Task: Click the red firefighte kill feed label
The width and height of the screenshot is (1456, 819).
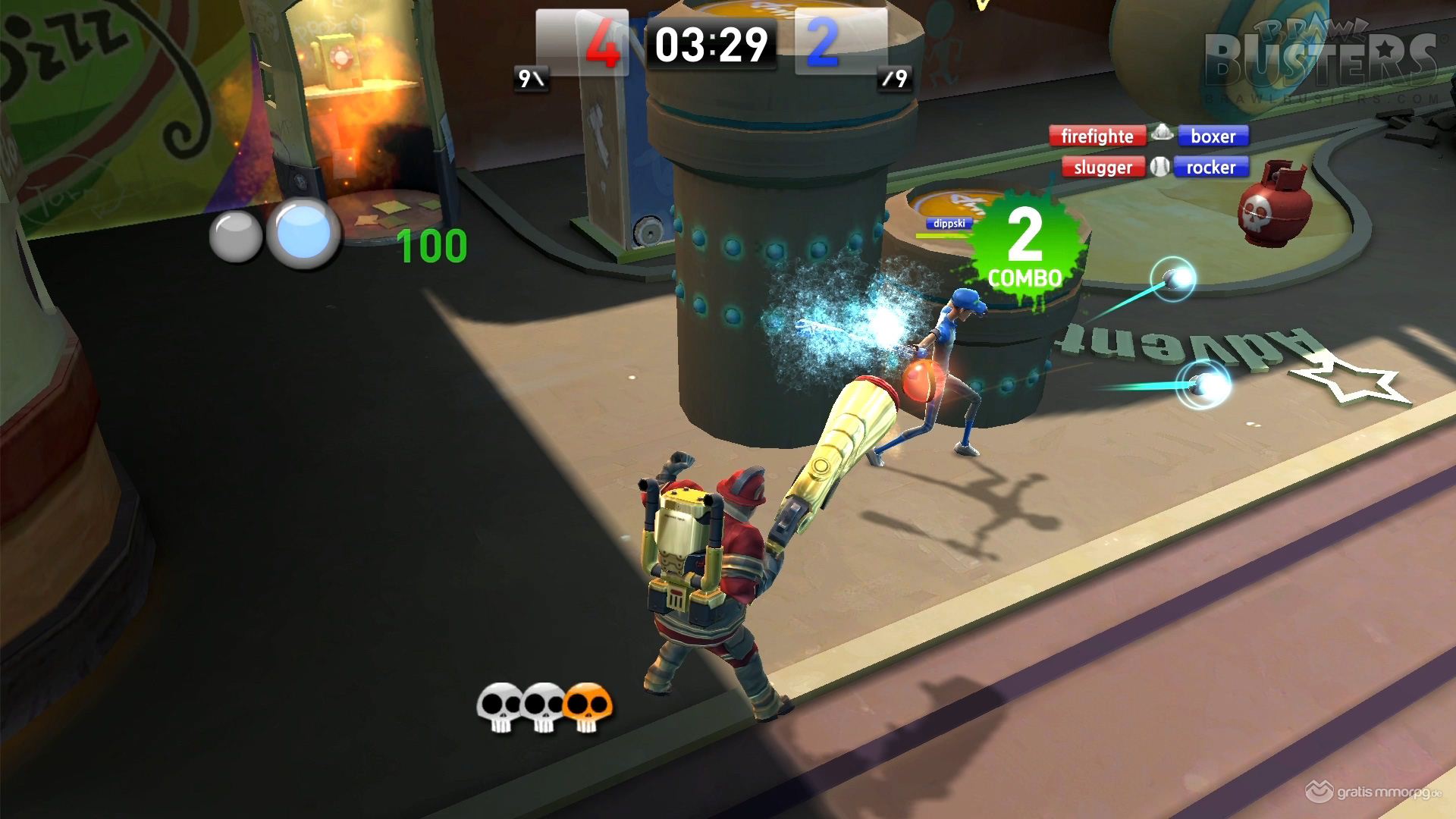Action: click(x=1097, y=136)
